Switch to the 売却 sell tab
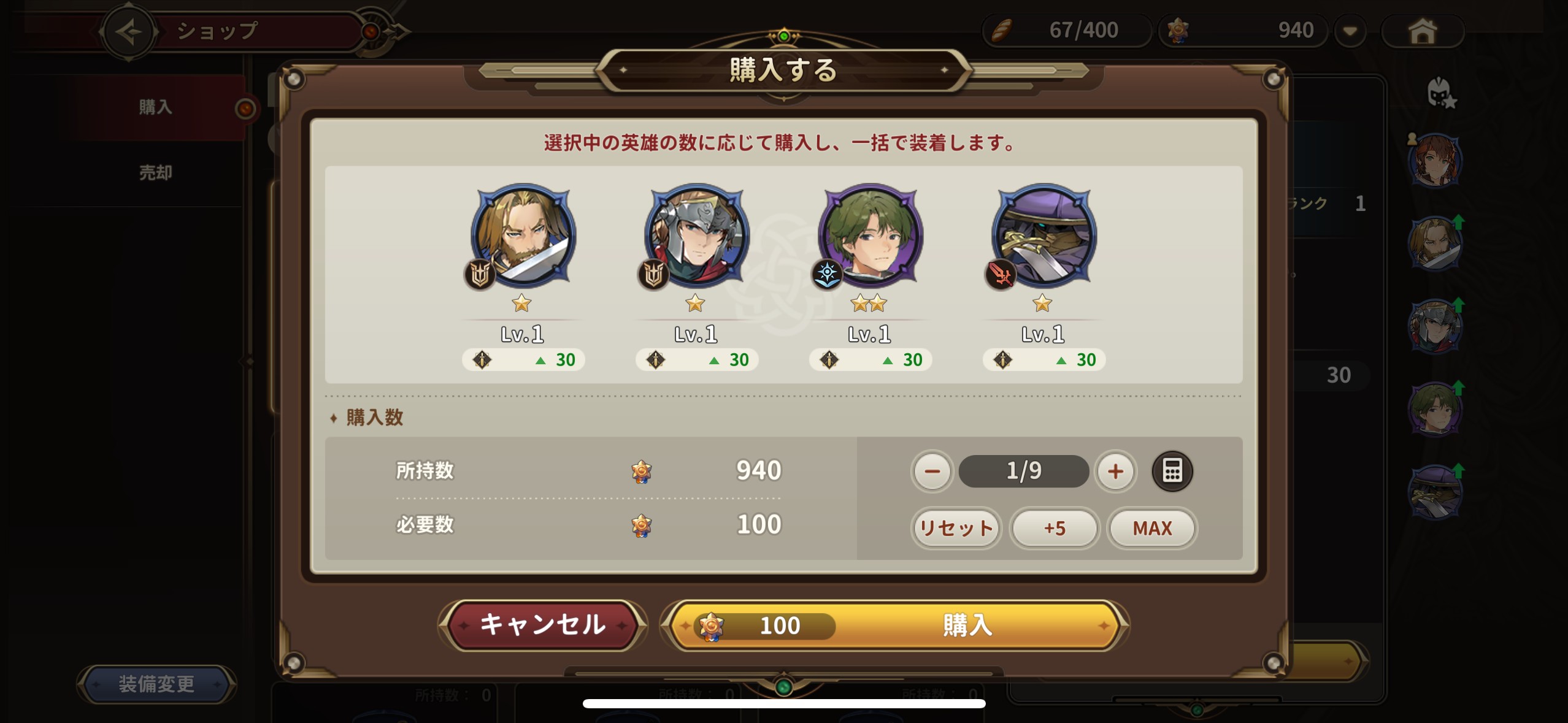The height and width of the screenshot is (723, 1568). (155, 173)
